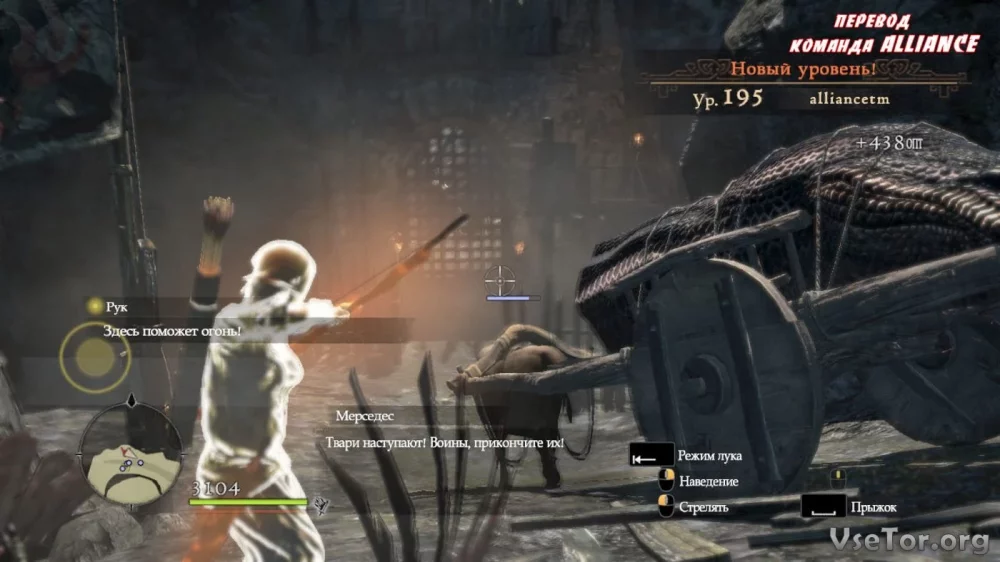Open the Новый уровень level-up notification
This screenshot has width=1000, height=562.
tap(803, 70)
